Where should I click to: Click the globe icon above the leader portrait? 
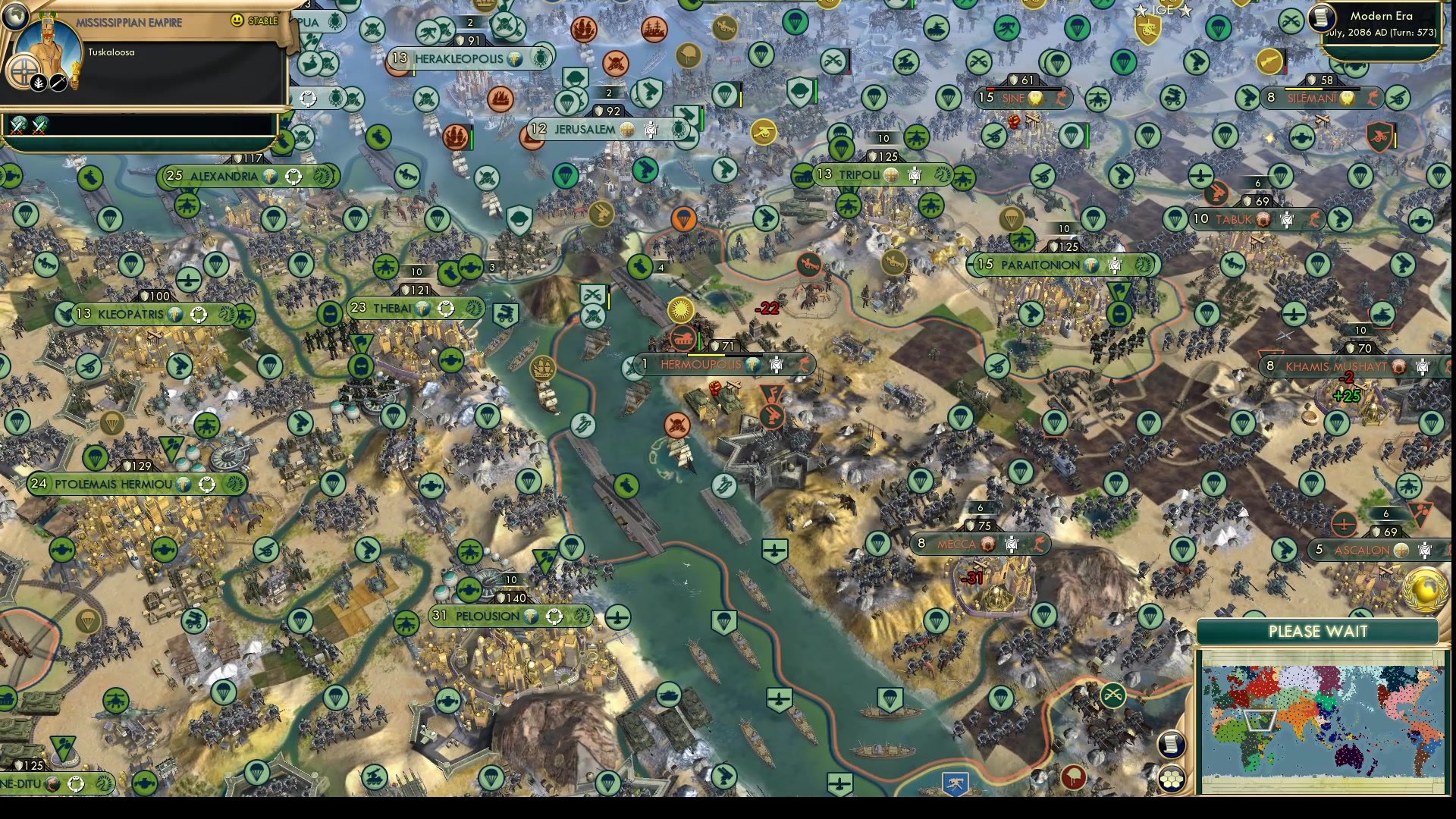[16, 16]
